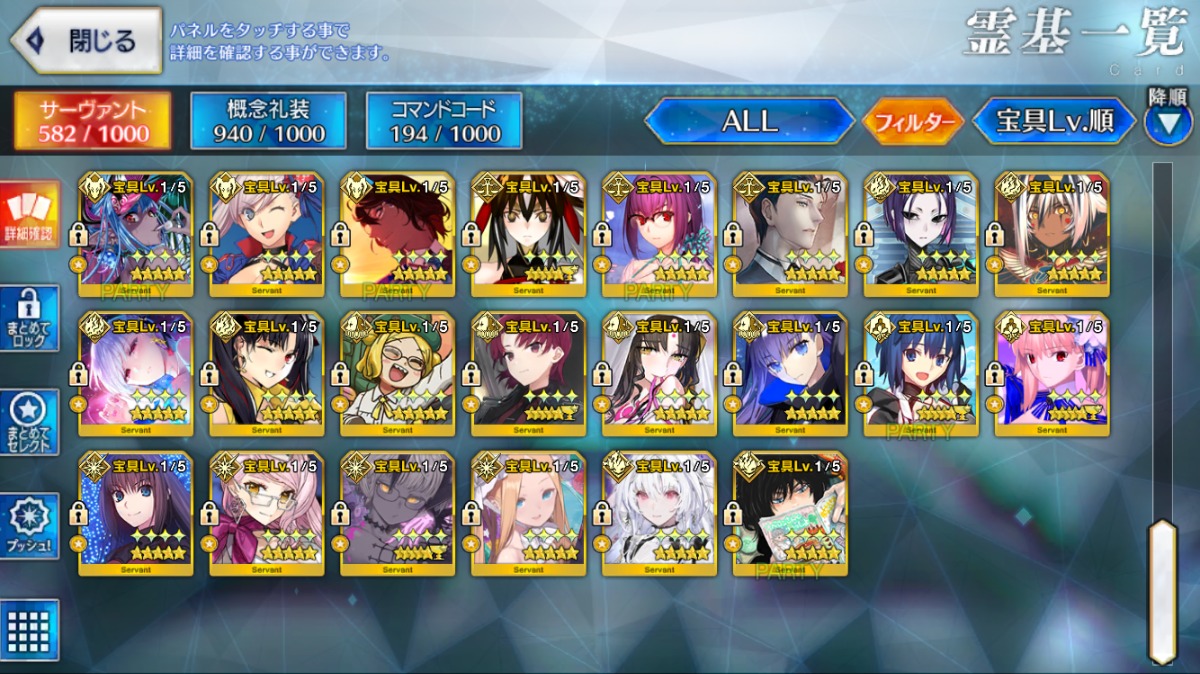
Task: Choose the まとめてセレクト bulk select button
Action: [29, 422]
